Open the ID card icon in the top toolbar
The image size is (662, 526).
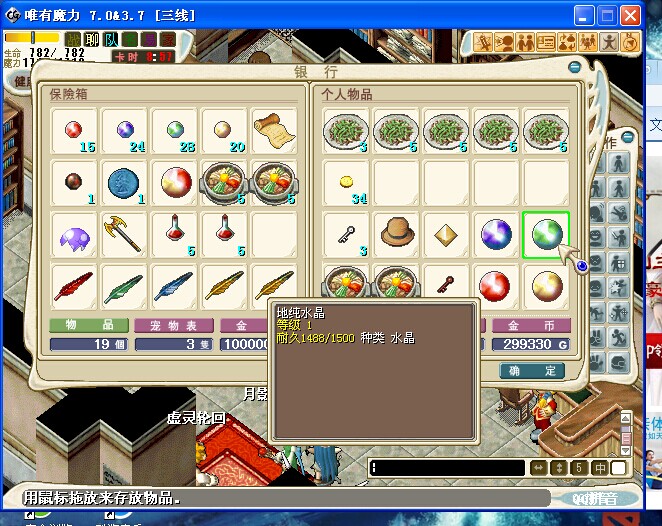click(x=546, y=42)
